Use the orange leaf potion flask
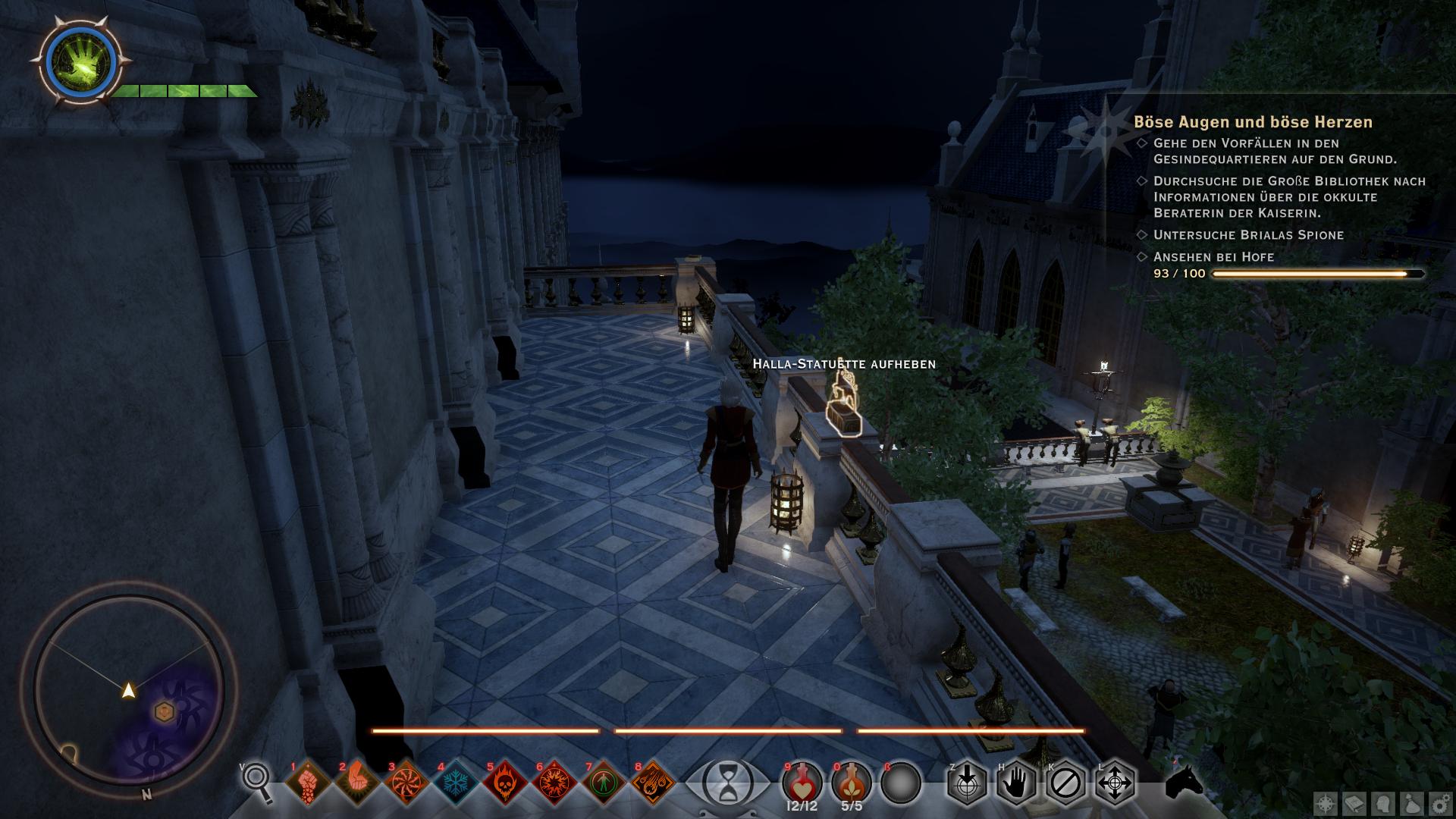This screenshot has height=819, width=1456. (852, 782)
